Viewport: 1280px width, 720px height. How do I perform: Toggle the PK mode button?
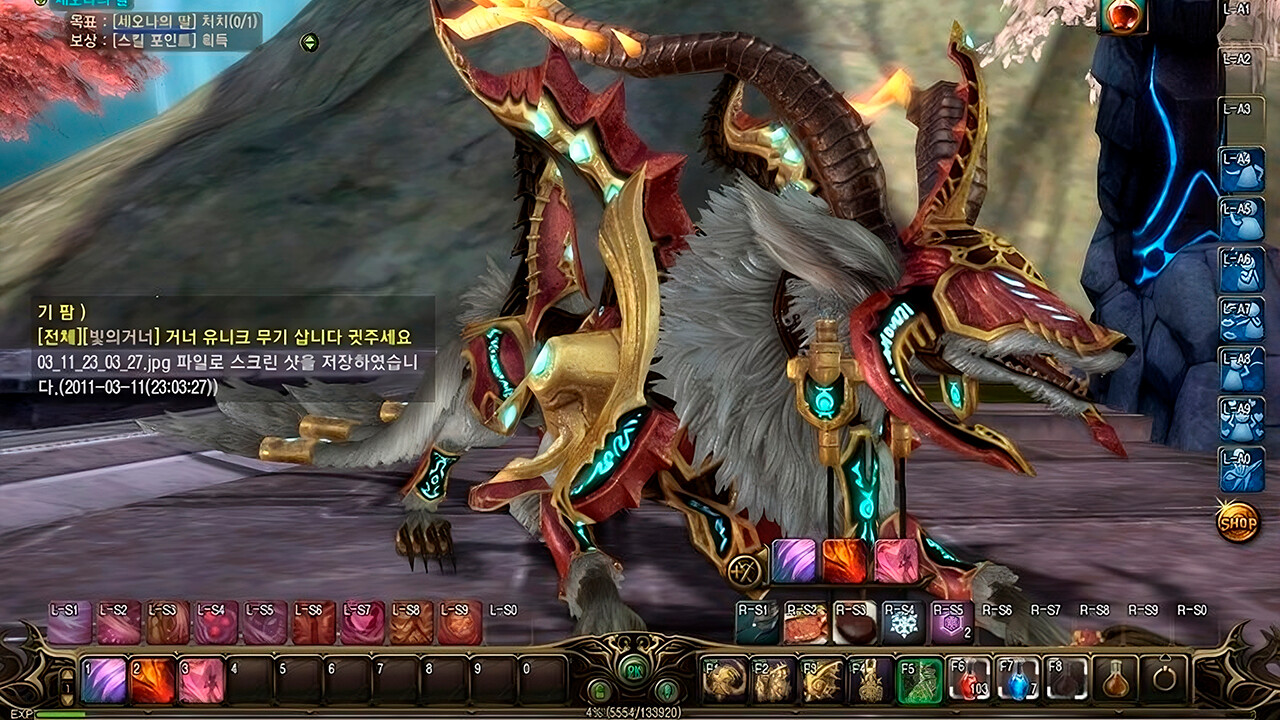635,669
